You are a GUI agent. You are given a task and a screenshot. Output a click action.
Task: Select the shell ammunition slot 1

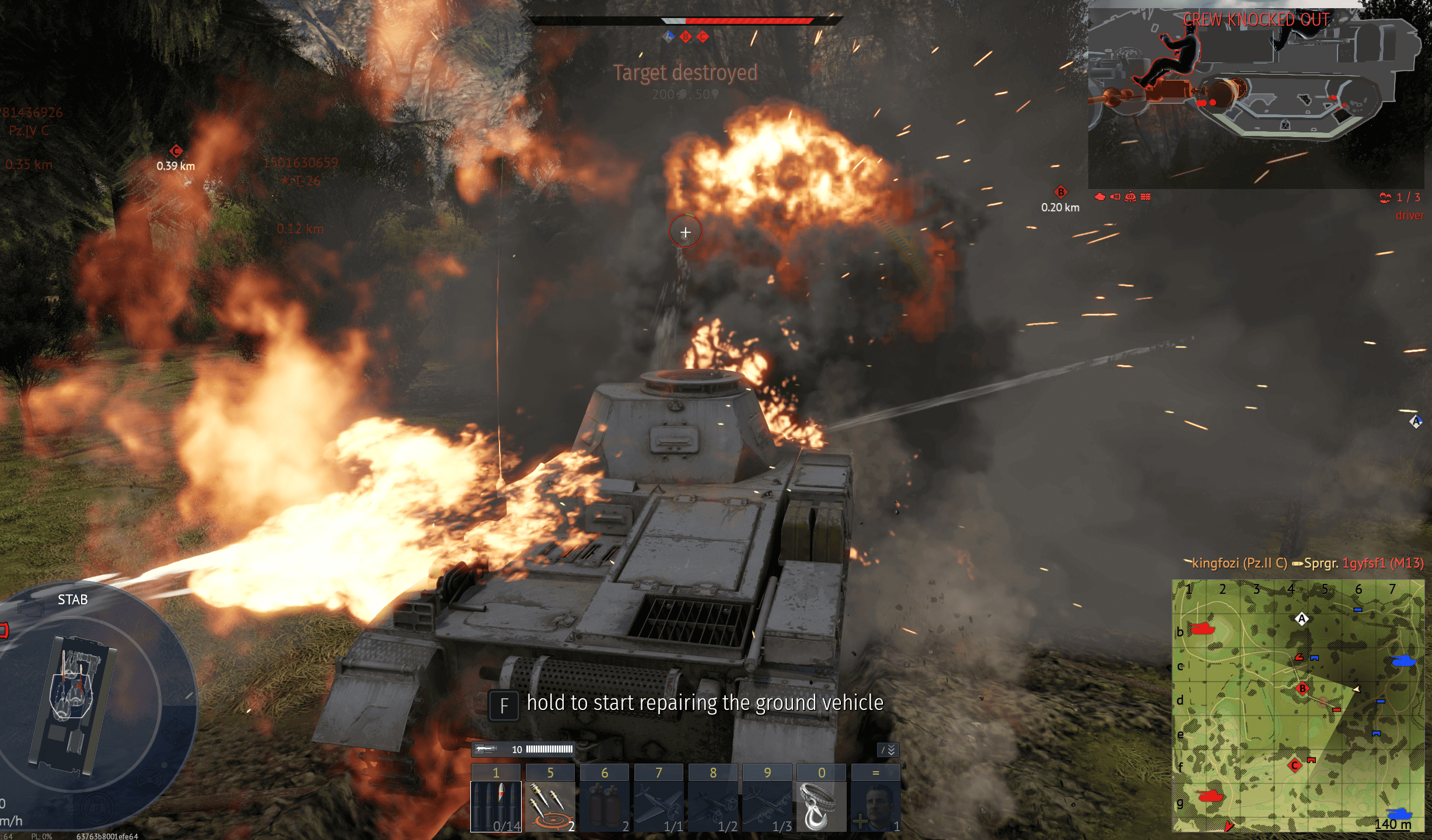tap(495, 805)
